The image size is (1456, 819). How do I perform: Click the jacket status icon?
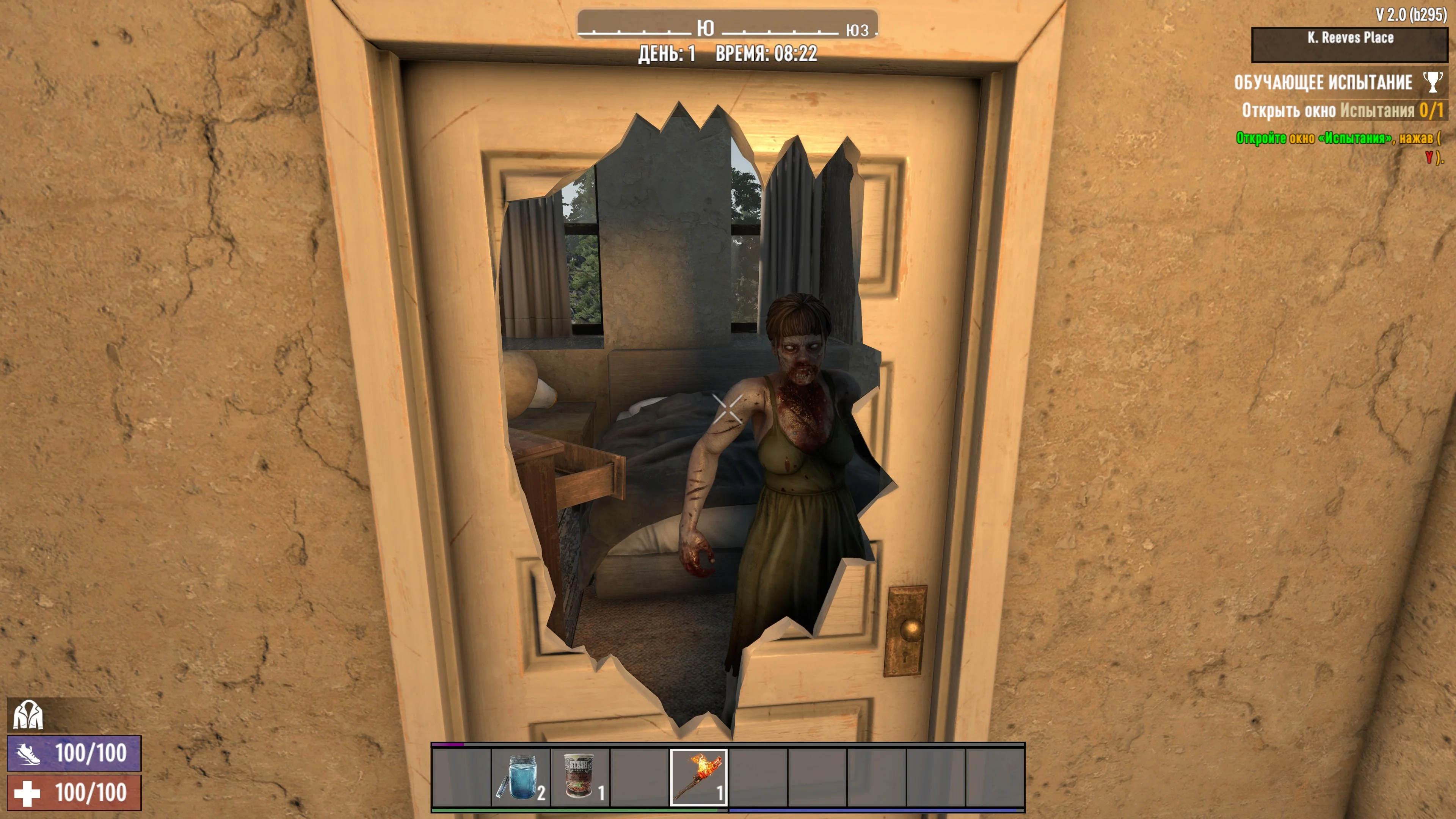(28, 714)
